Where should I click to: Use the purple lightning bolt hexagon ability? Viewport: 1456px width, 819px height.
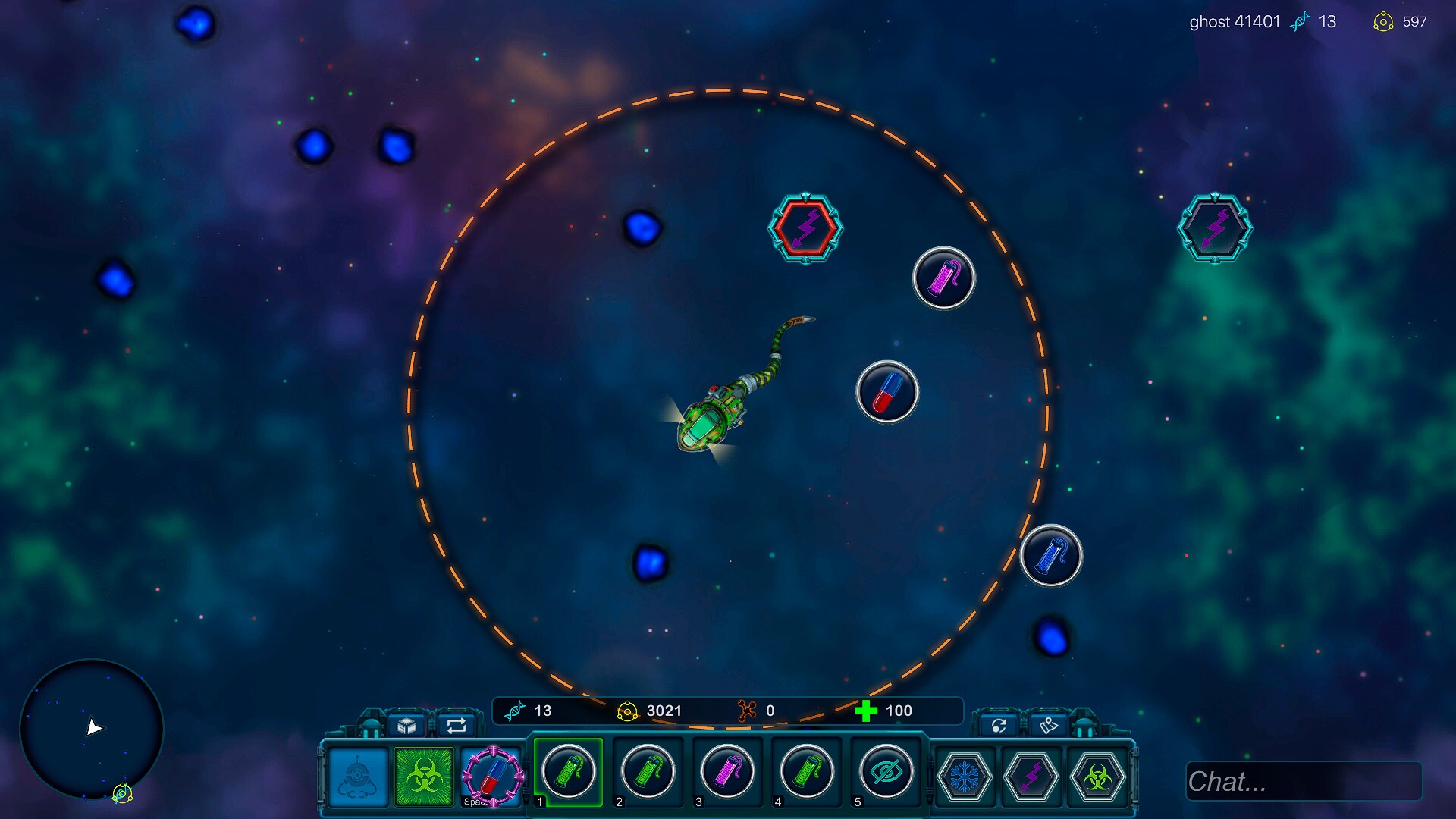[1031, 777]
